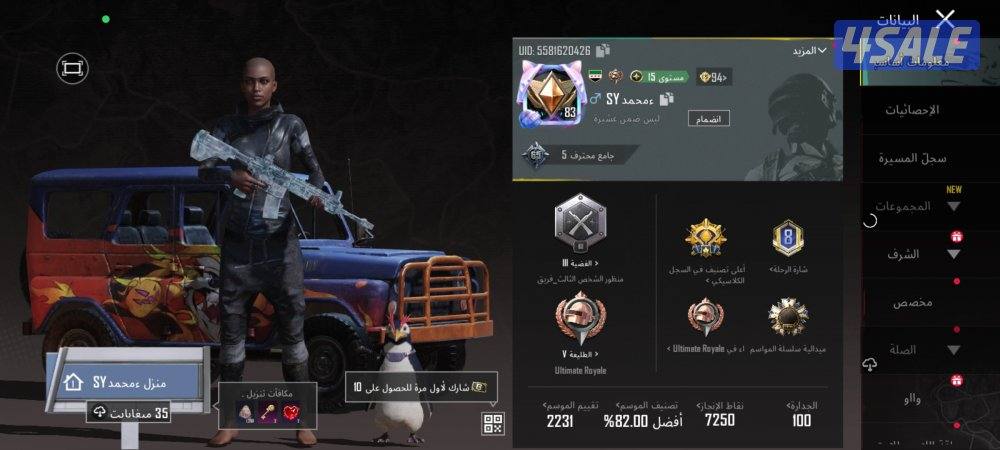The width and height of the screenshot is (1000, 450).
Task: Switch to the سجل المسيرة (Career record) tab
Action: tap(912, 158)
